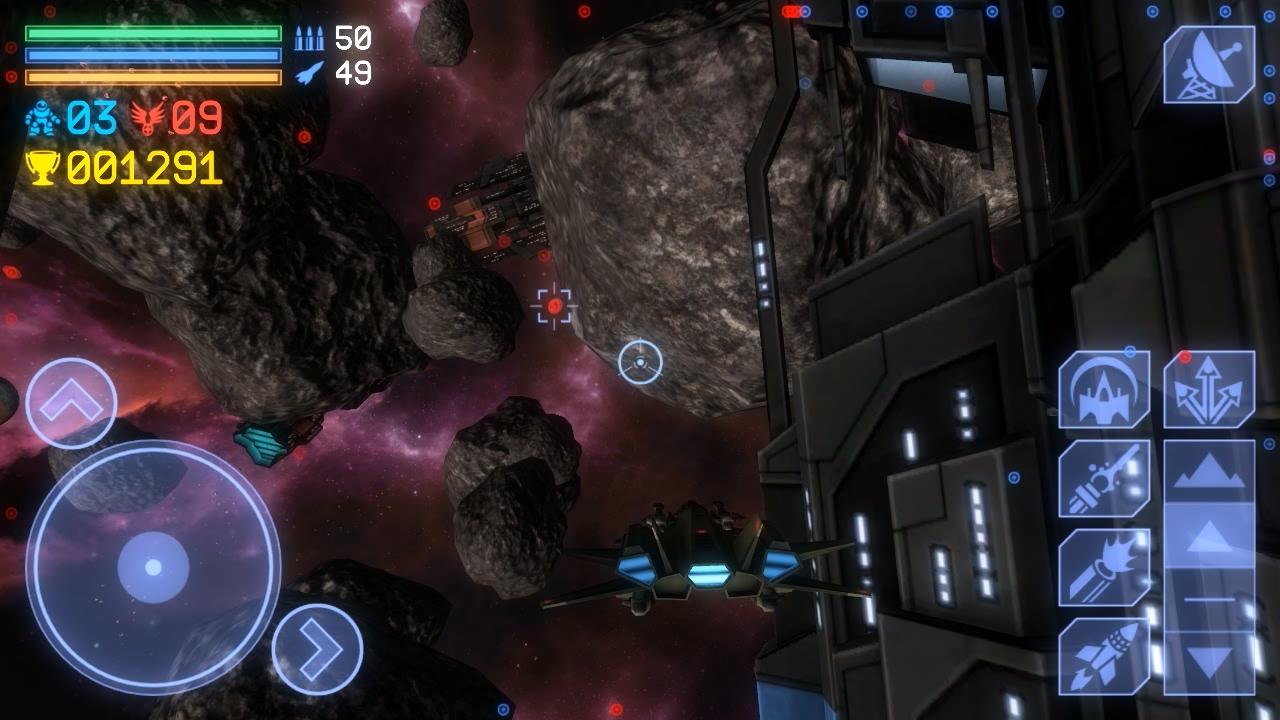The image size is (1280, 720).
Task: Tap the three-way split arrows icon
Action: tap(1209, 390)
